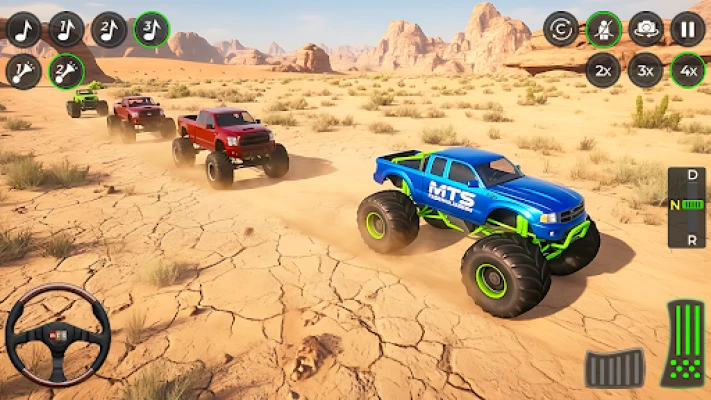
Task: Change the camera view
Action: click(646, 29)
